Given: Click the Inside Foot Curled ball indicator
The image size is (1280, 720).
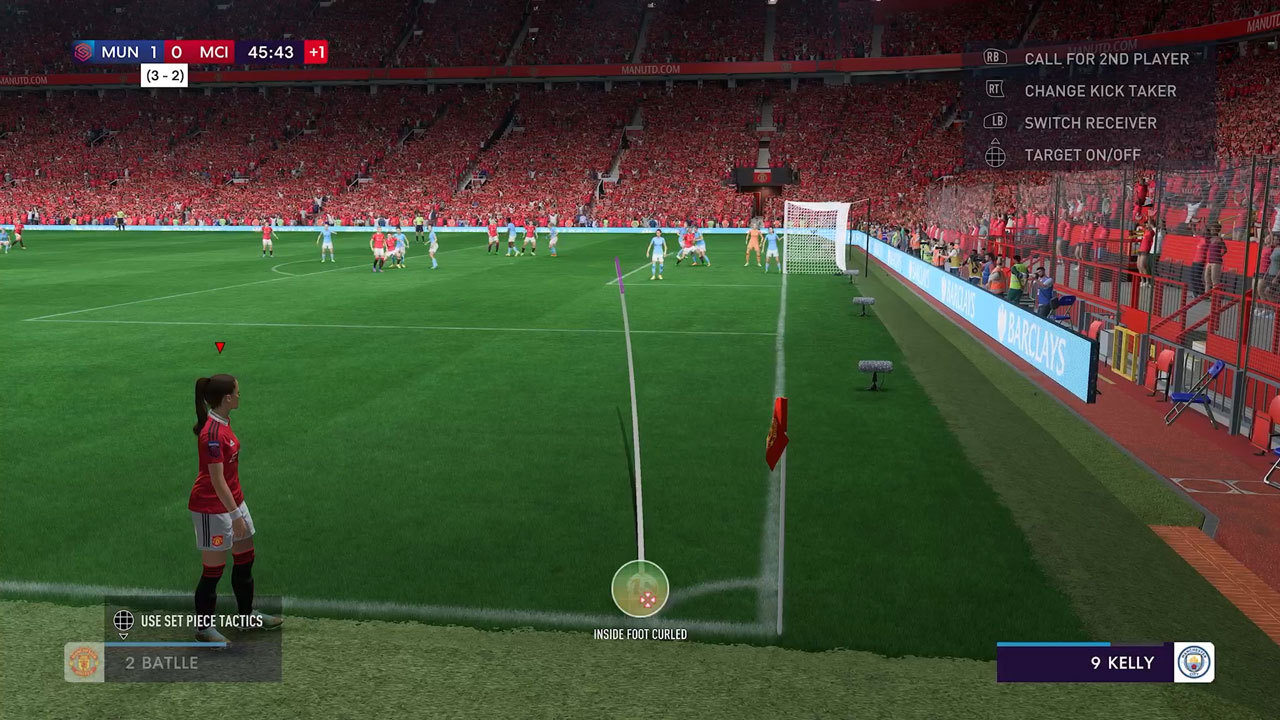Looking at the screenshot, I should click(x=640, y=589).
